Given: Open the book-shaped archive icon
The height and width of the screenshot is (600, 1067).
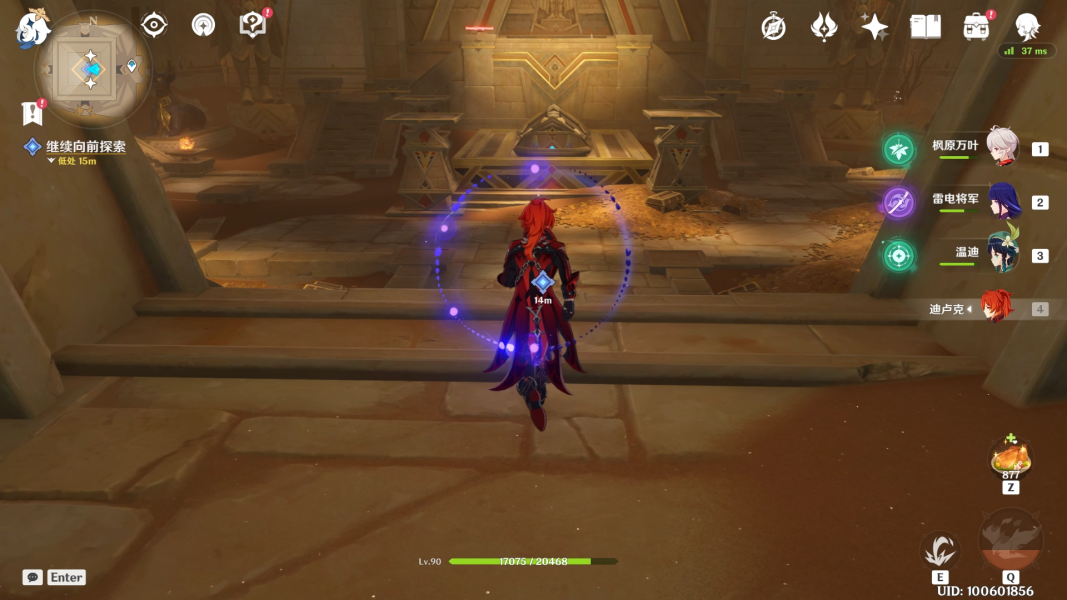Looking at the screenshot, I should 925,27.
